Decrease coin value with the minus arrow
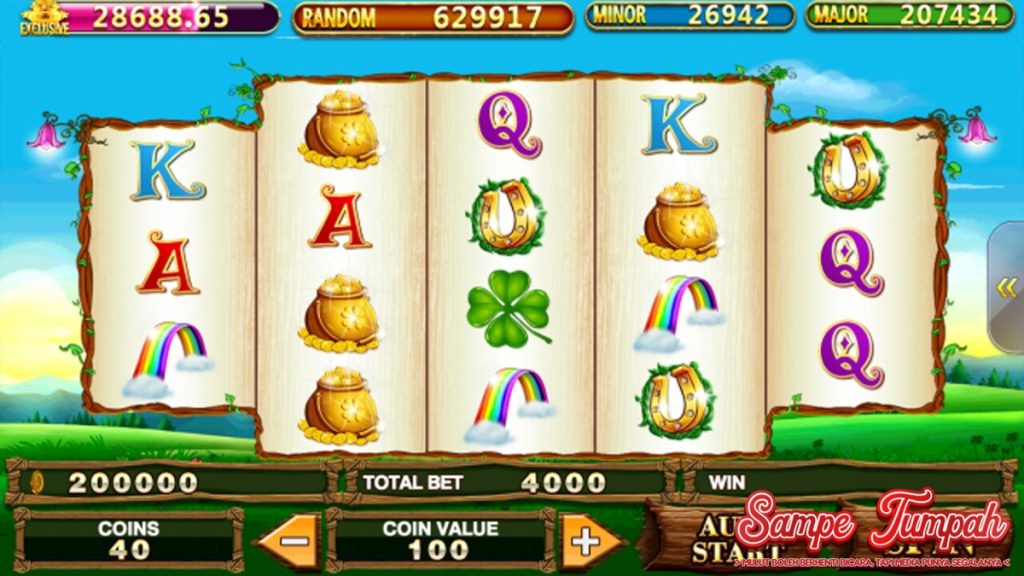 point(290,541)
